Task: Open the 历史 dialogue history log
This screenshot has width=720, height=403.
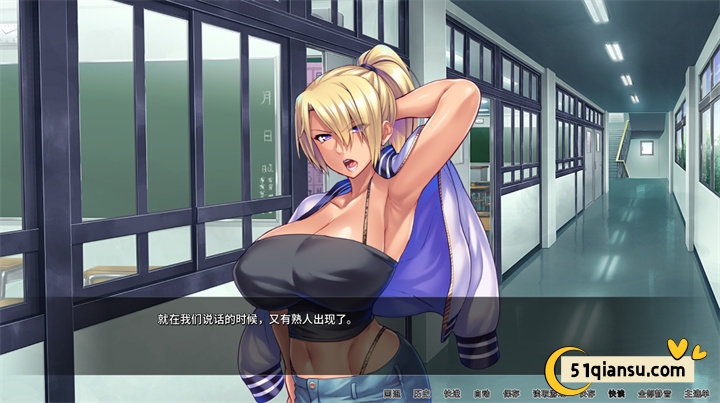Action: 421,393
